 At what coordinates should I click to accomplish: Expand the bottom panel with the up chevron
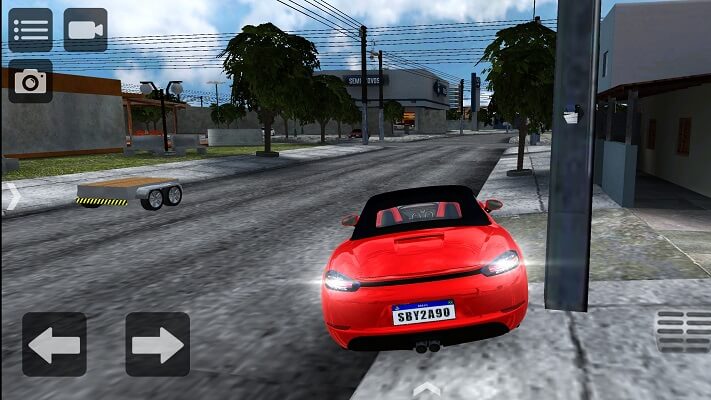(426, 387)
